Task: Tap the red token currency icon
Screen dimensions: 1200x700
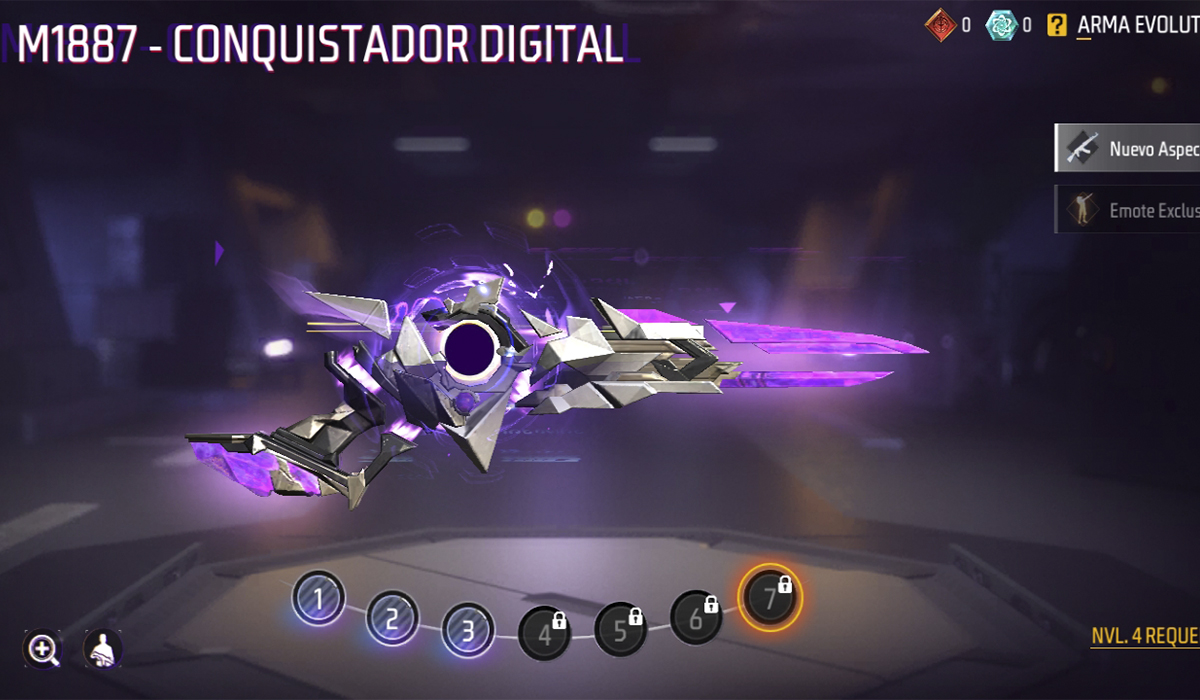Action: pyautogui.click(x=940, y=26)
